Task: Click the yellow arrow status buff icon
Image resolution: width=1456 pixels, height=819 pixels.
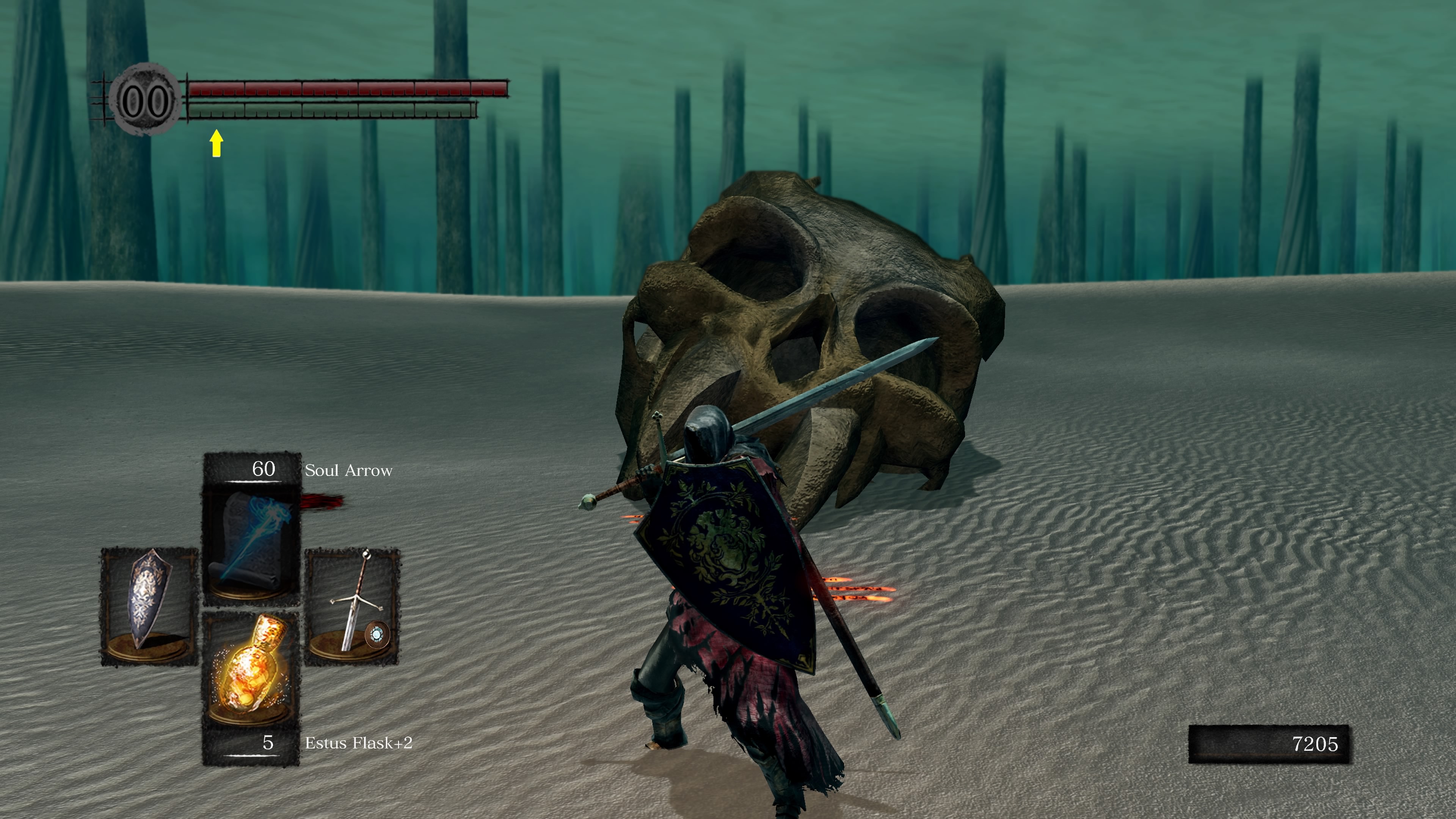Action: tap(216, 143)
